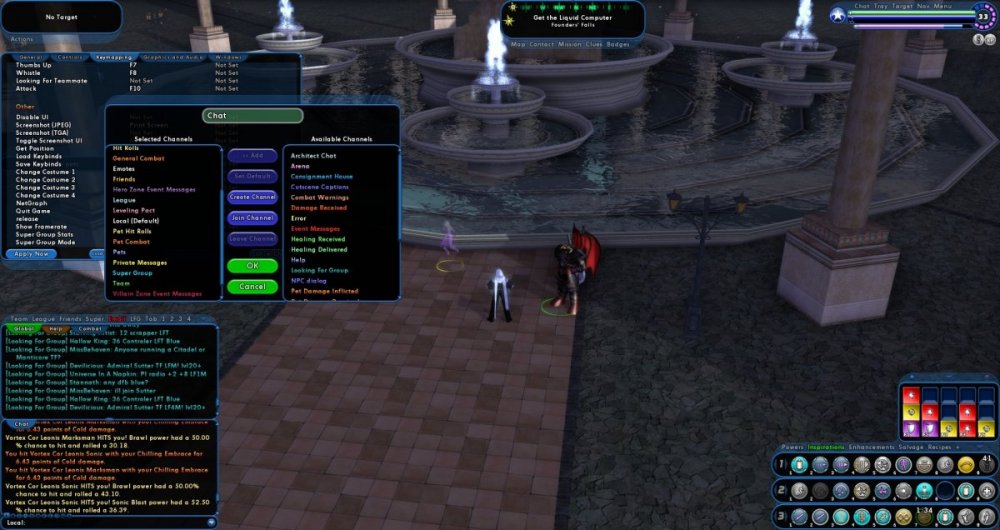Select the Help chat tab
The height and width of the screenshot is (530, 1000).
pyautogui.click(x=57, y=328)
